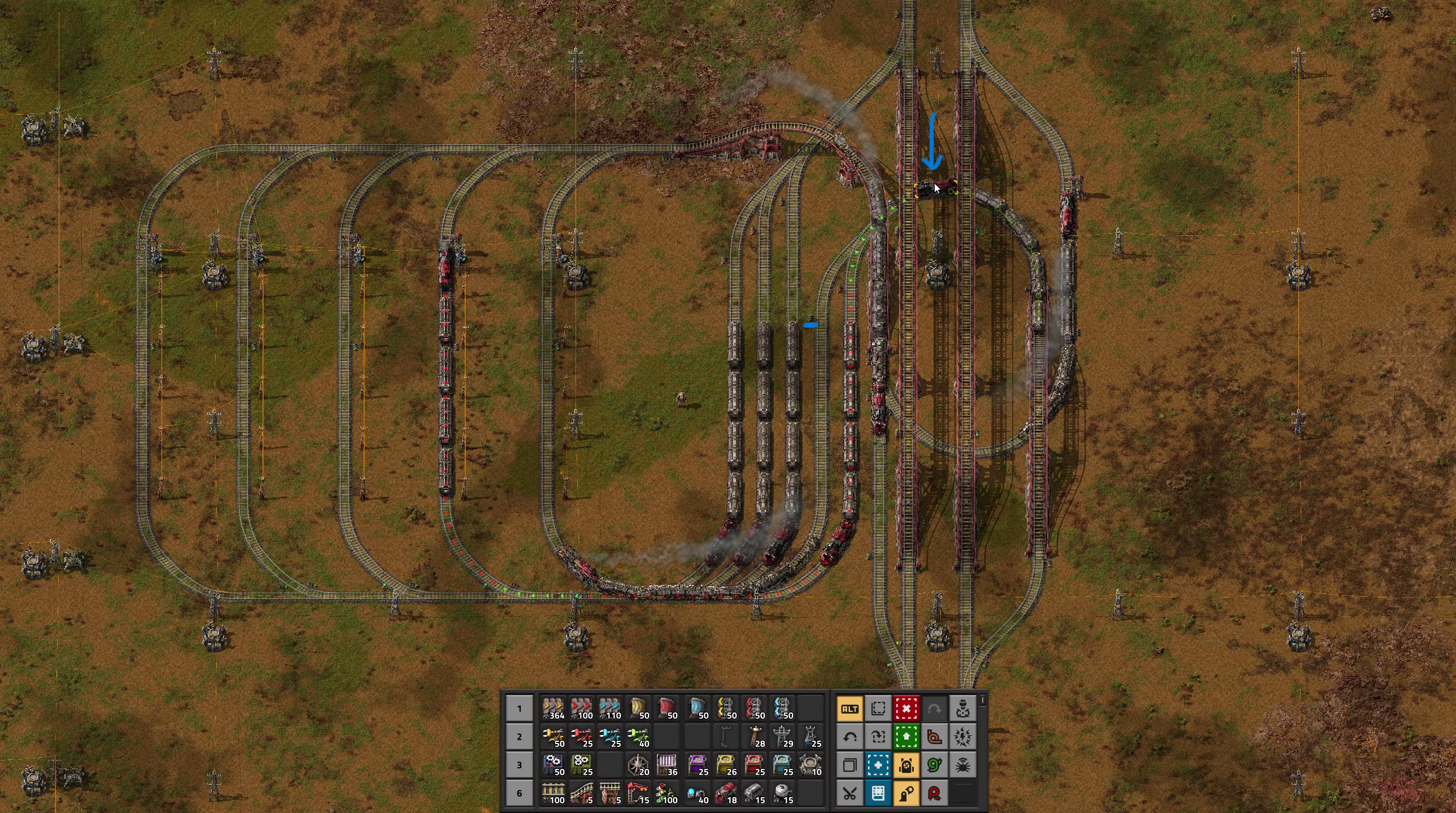This screenshot has width=1456, height=813.
Task: Toggle the personal roboport shortcut
Action: 906,765
